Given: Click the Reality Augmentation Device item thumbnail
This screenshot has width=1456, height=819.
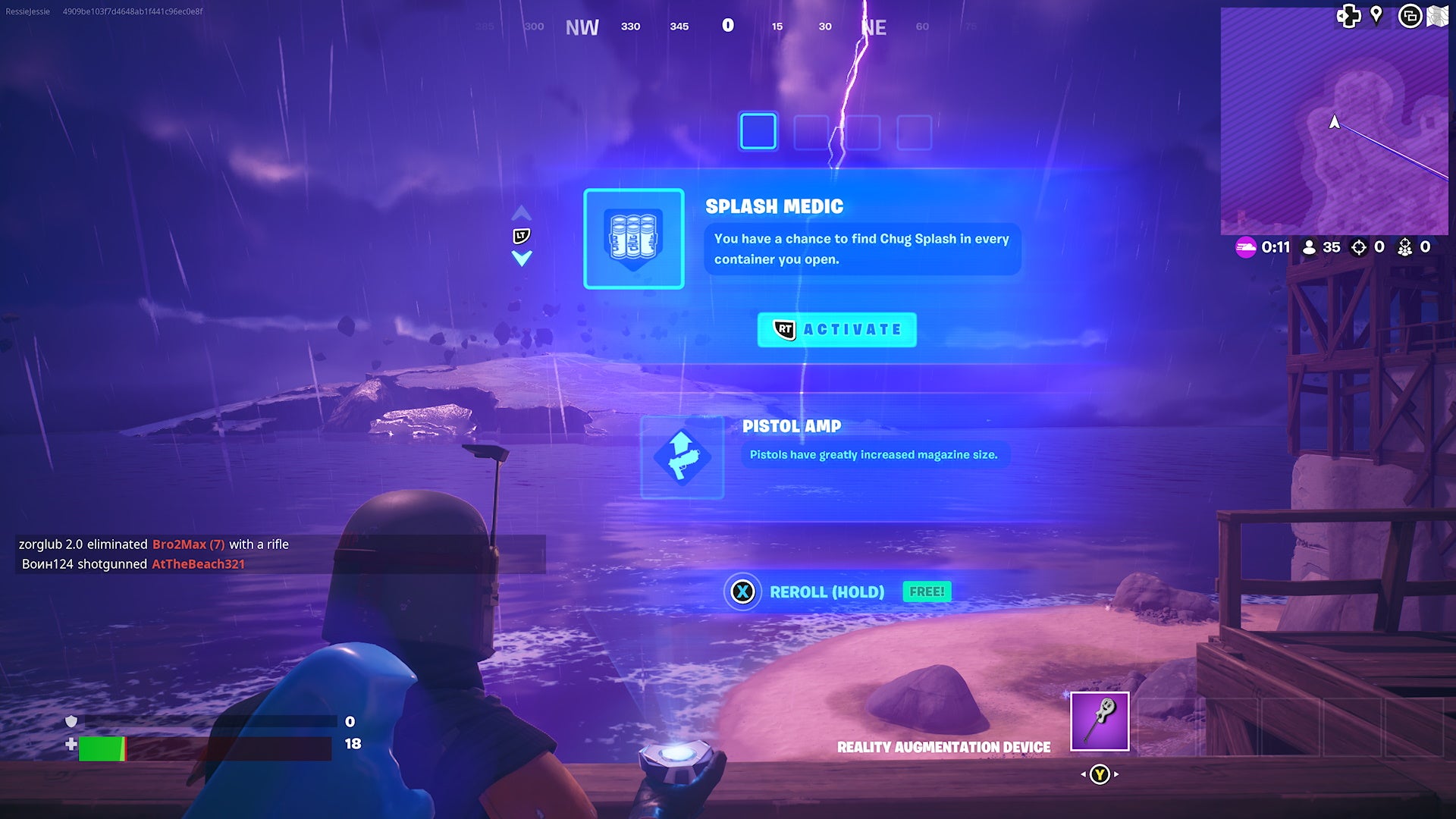Looking at the screenshot, I should [x=1098, y=722].
